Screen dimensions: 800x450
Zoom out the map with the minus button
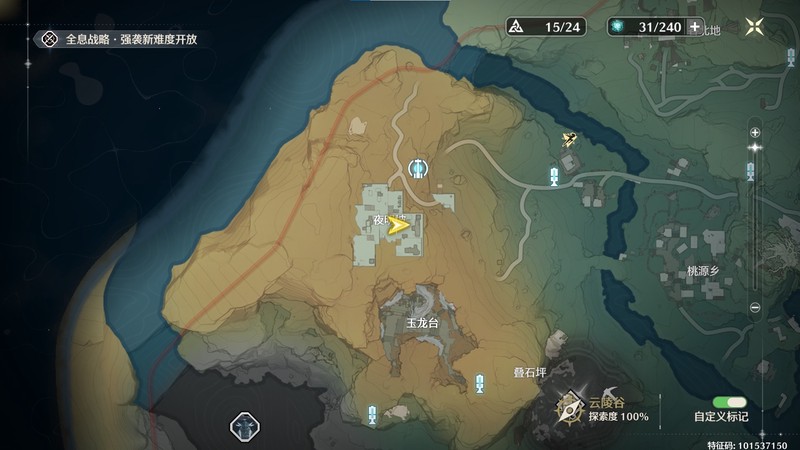tap(755, 308)
